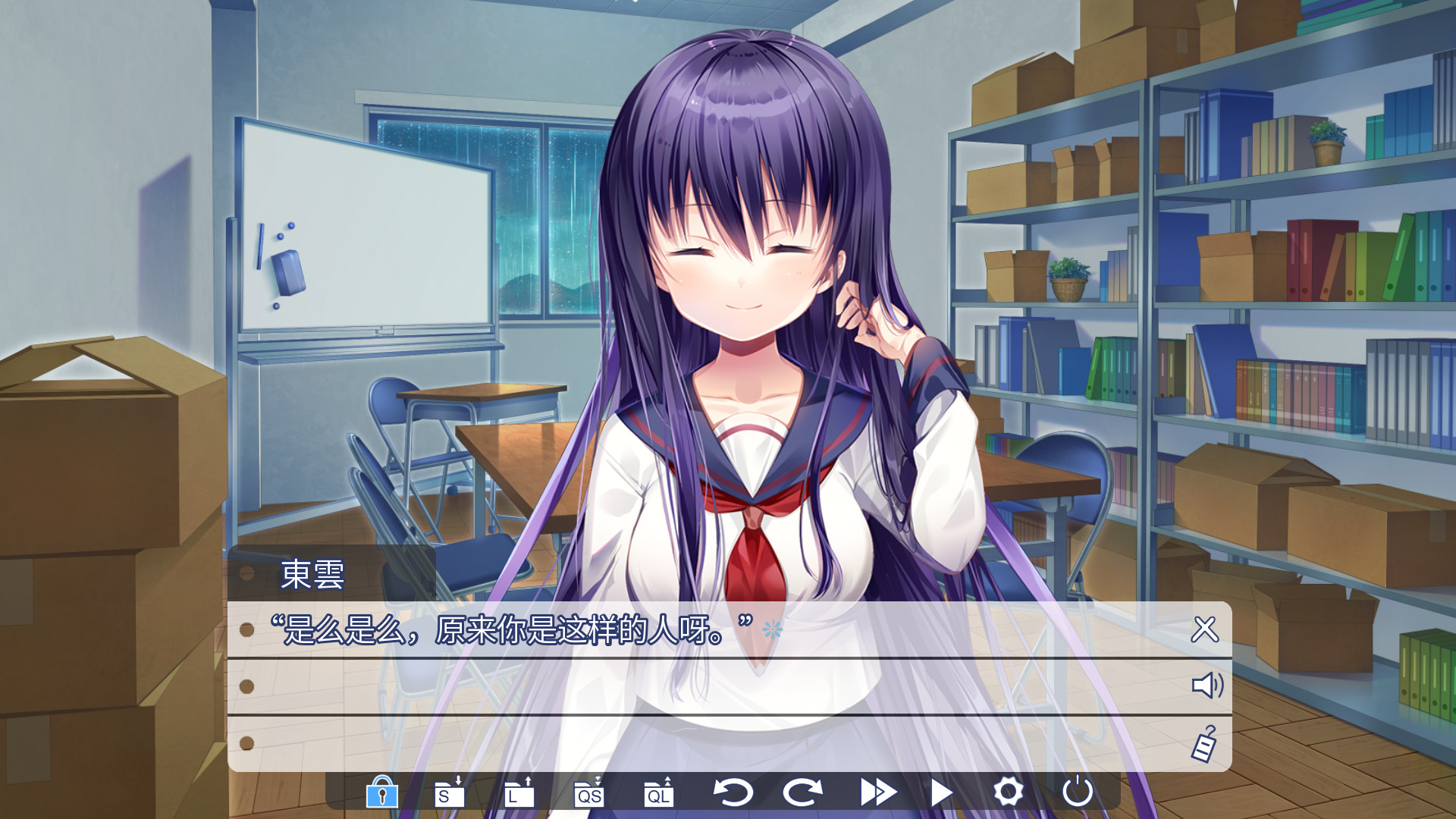Quick load with the QL icon
The height and width of the screenshot is (819, 1456).
[x=659, y=794]
